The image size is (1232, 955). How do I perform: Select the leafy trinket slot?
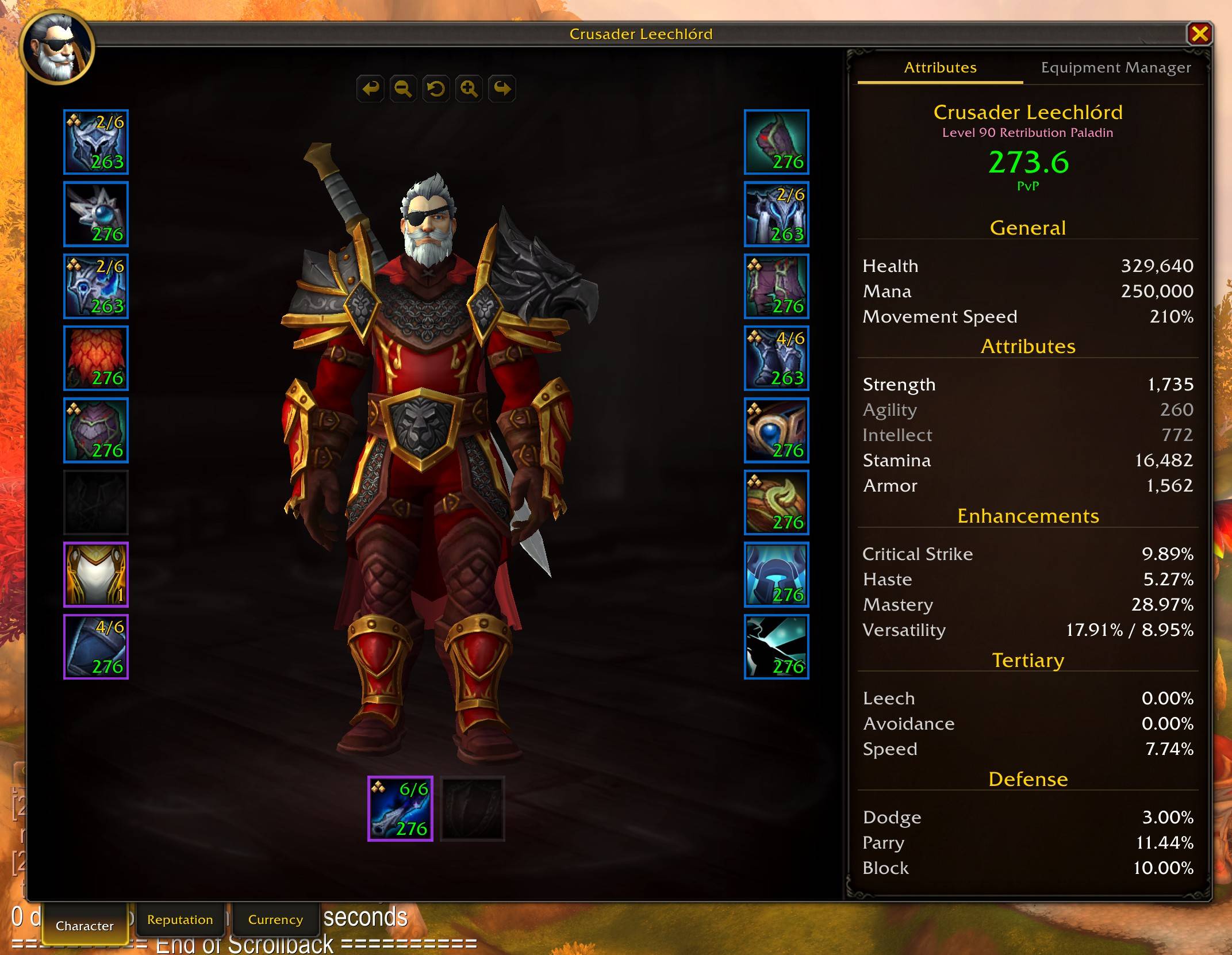coord(776,501)
